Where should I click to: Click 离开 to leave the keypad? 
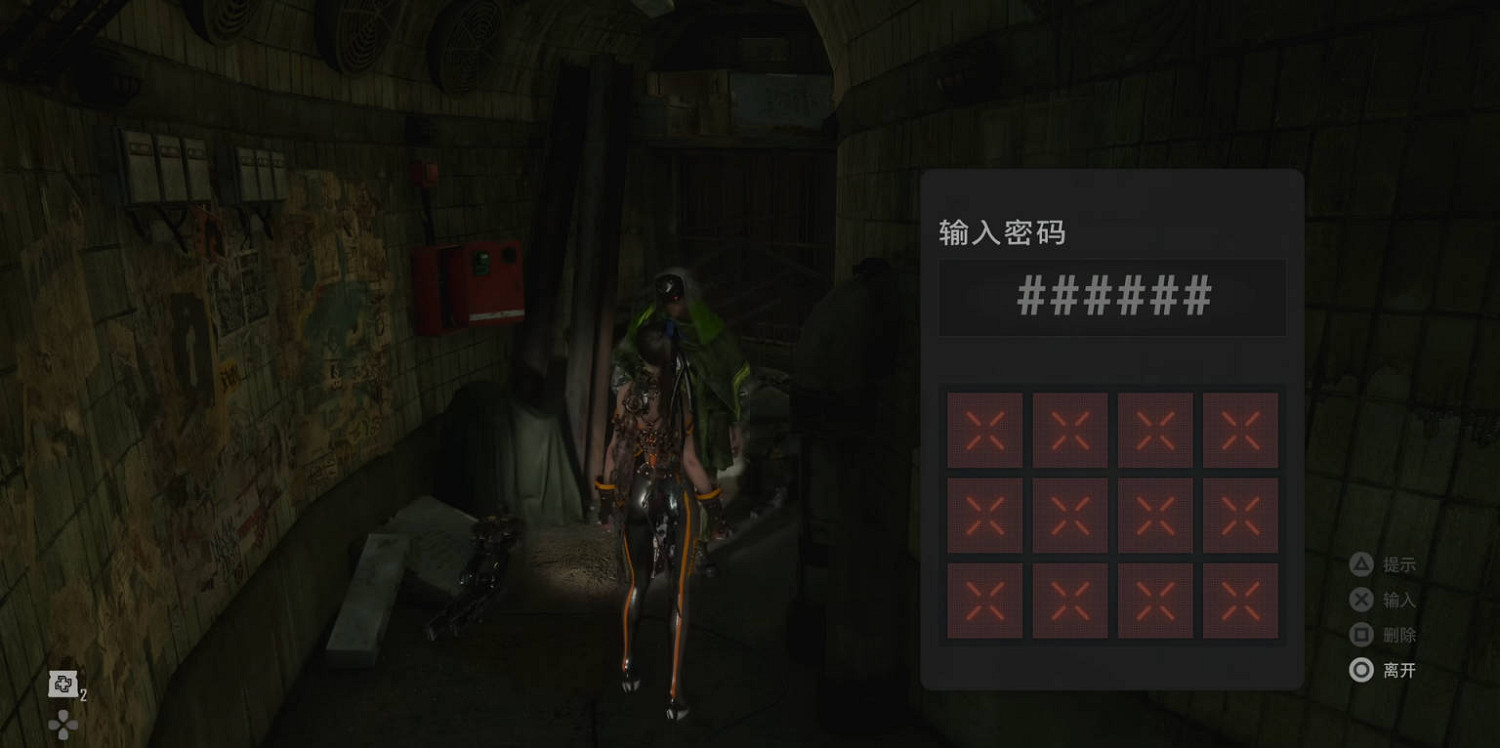pos(1399,671)
